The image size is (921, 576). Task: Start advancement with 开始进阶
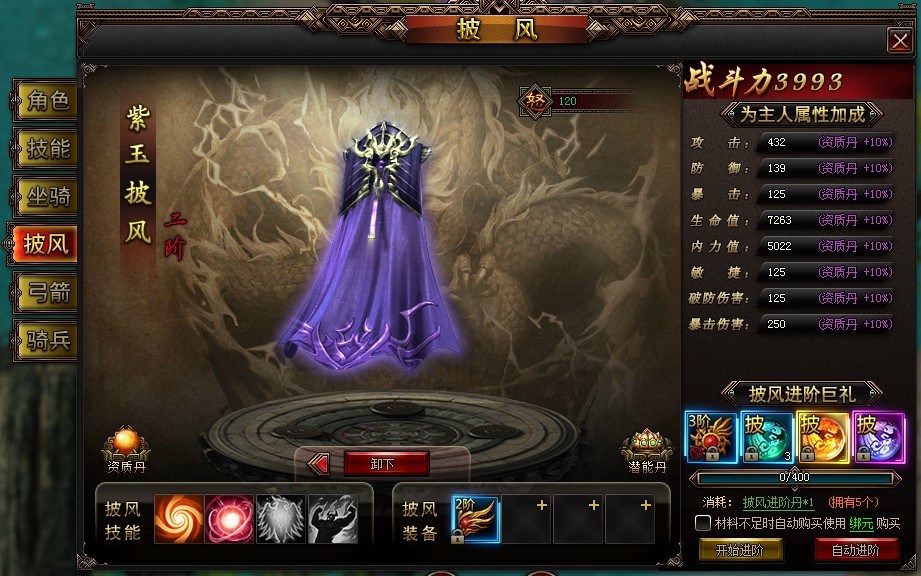coord(739,549)
